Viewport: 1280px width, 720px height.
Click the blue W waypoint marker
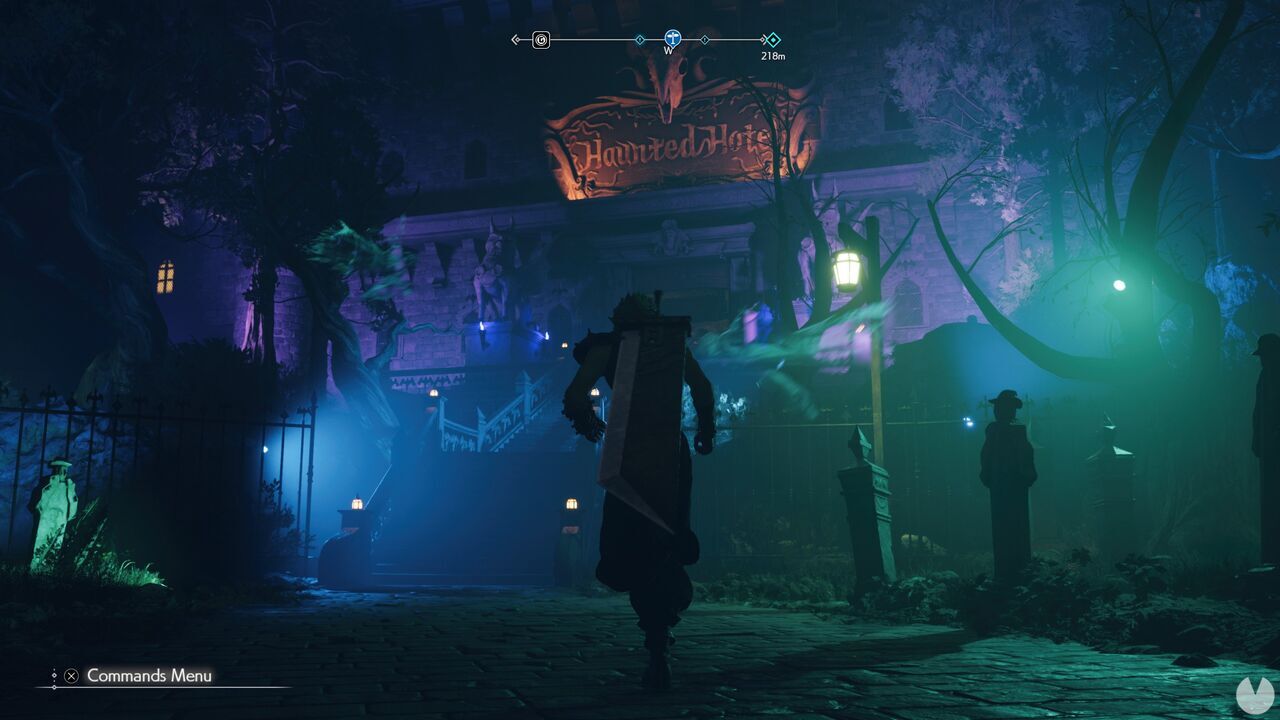672,38
